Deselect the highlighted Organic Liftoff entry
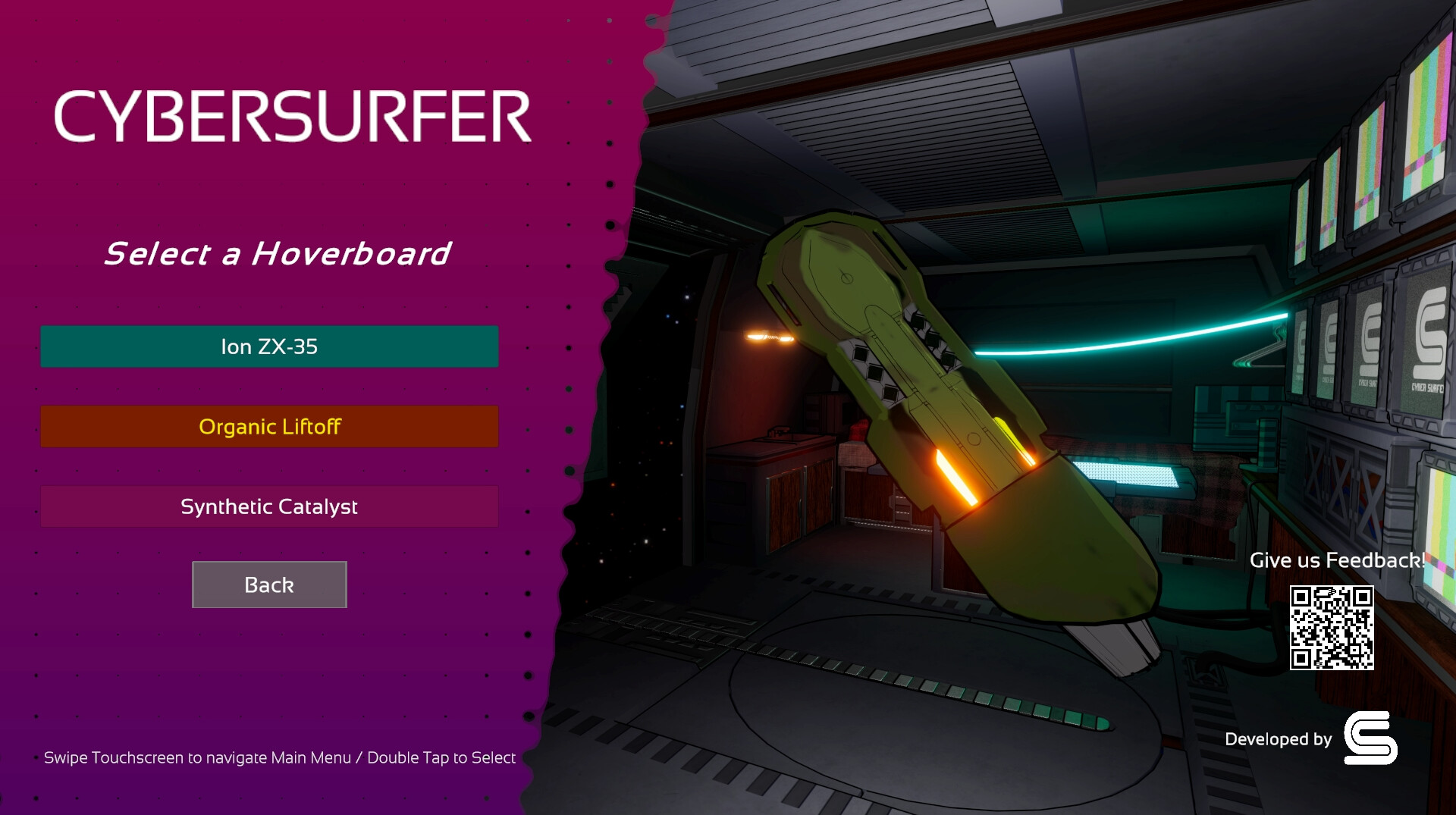This screenshot has width=1456, height=815. (269, 426)
